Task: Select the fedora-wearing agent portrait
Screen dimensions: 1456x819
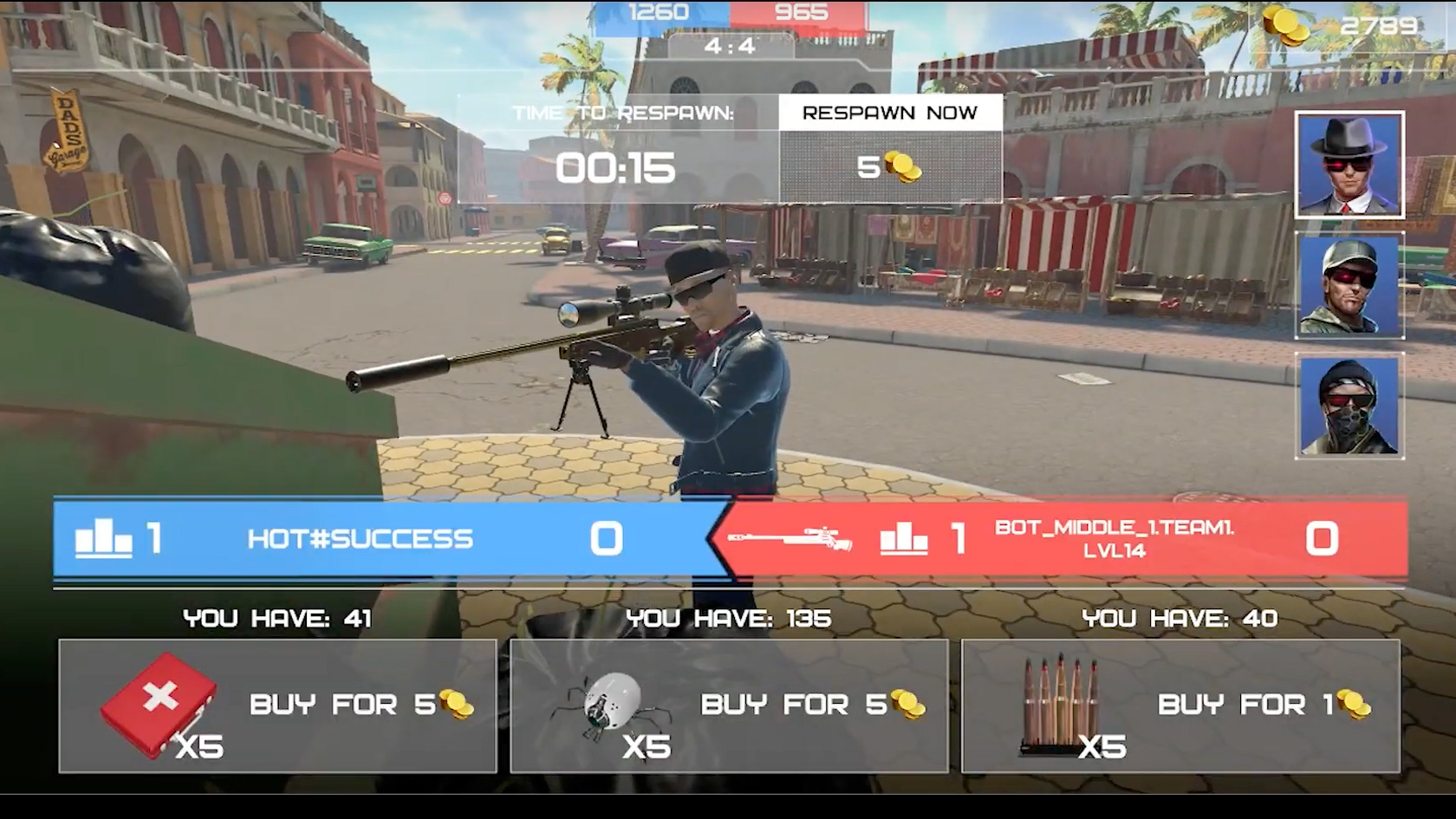Action: pos(1349,165)
